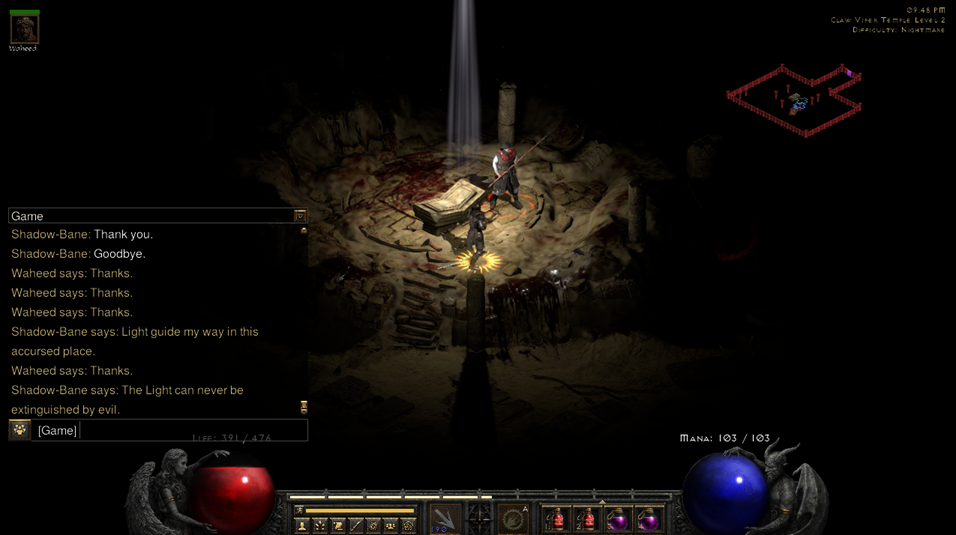The width and height of the screenshot is (956, 535).
Task: Use the purple potion in belt slot 4
Action: point(648,519)
